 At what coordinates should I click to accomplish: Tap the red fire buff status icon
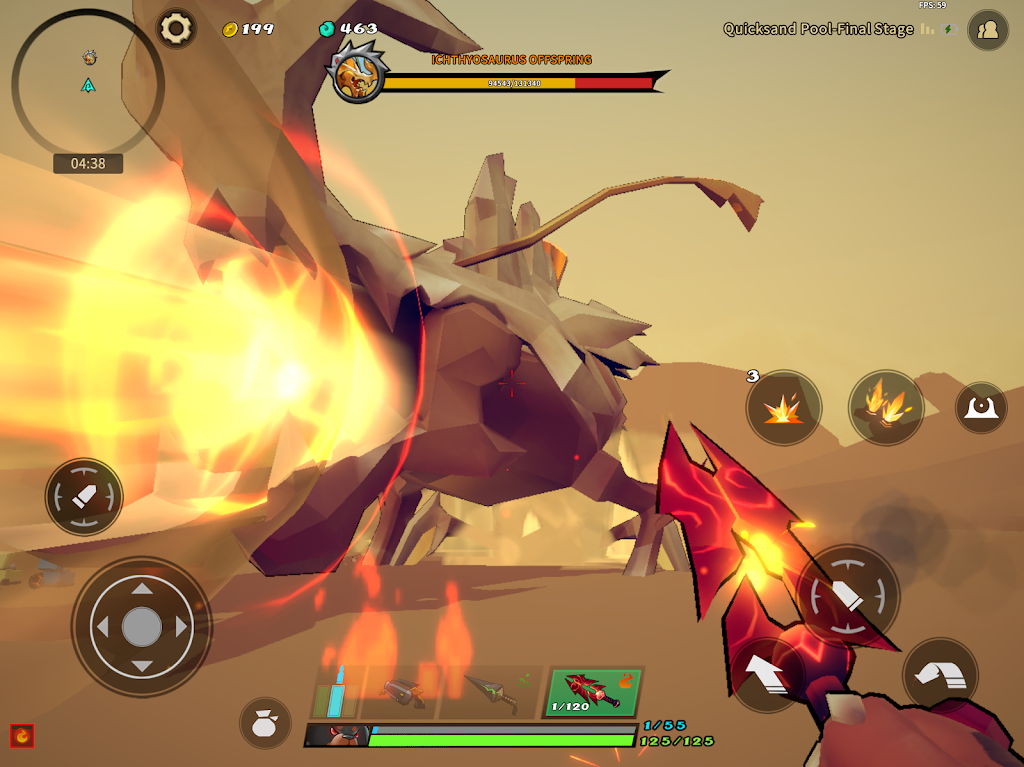click(22, 736)
